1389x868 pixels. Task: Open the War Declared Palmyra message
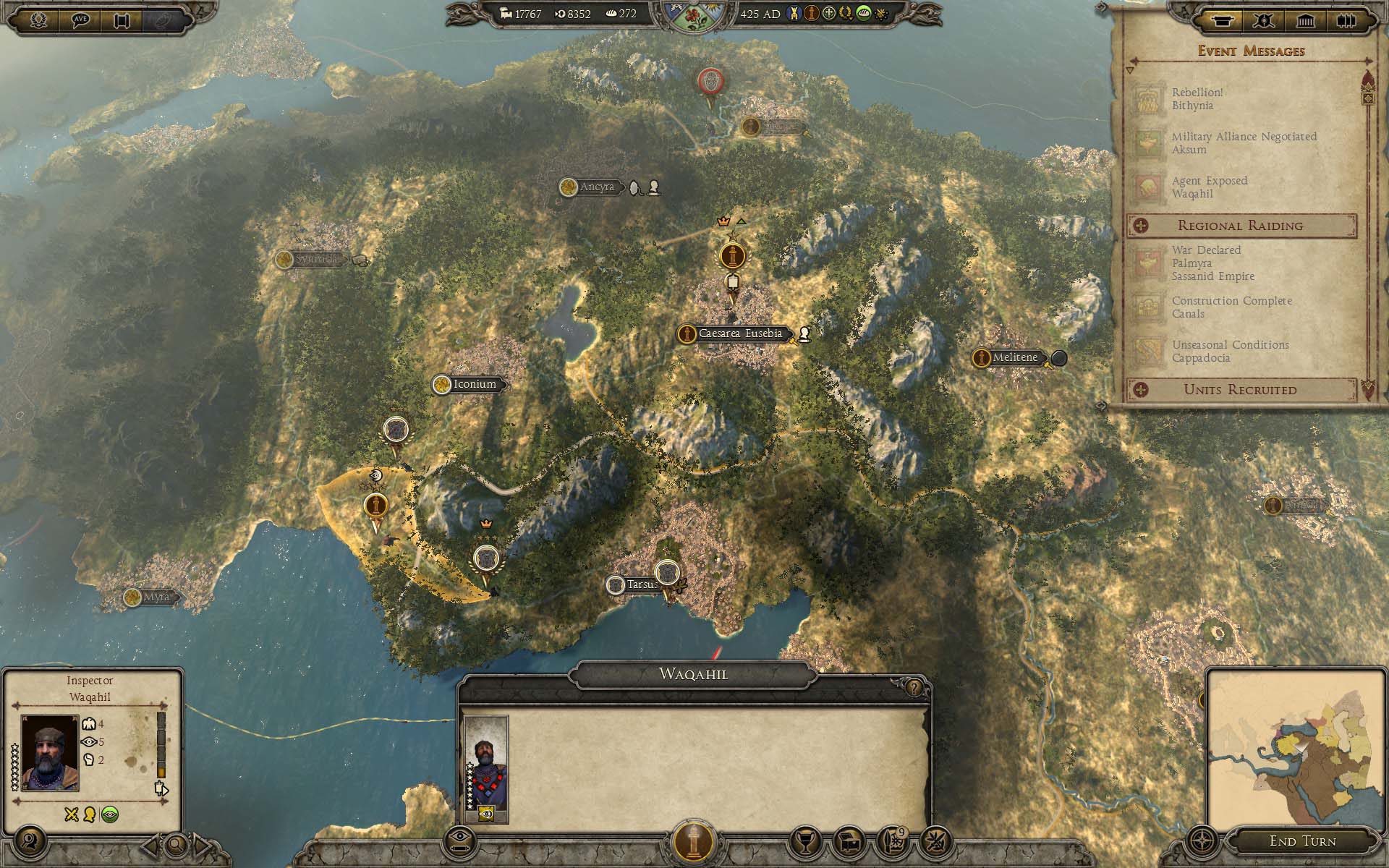click(x=1212, y=263)
